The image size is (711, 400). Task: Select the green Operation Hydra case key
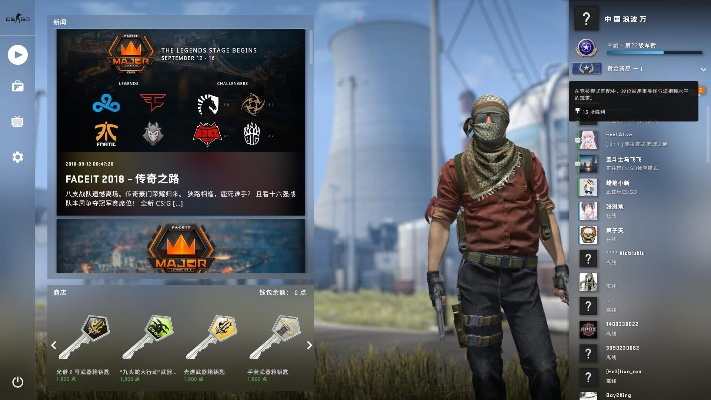coord(148,337)
